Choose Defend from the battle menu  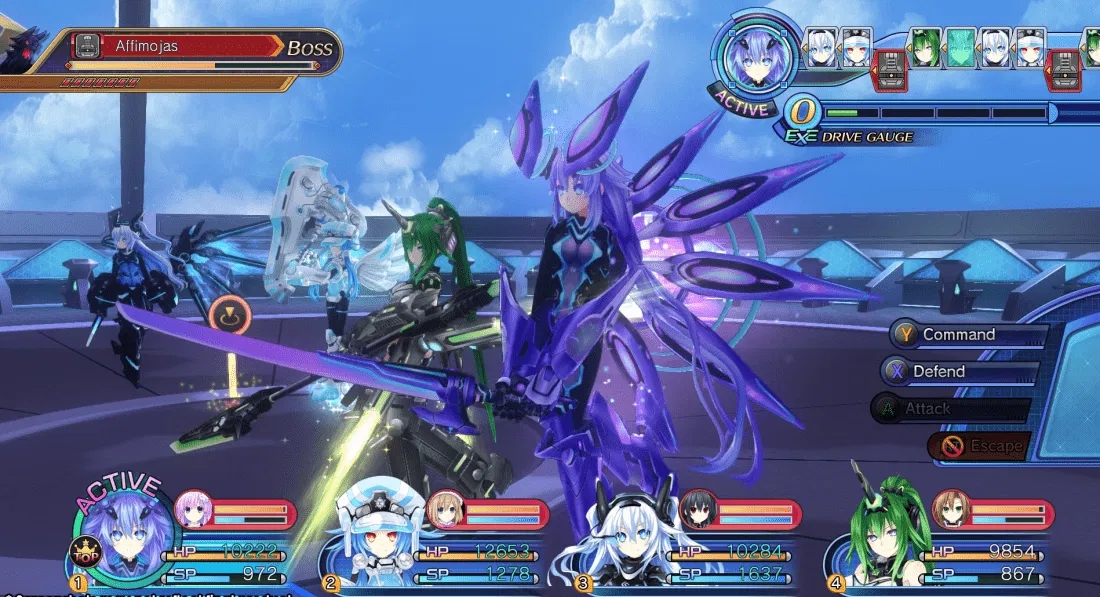click(x=938, y=372)
